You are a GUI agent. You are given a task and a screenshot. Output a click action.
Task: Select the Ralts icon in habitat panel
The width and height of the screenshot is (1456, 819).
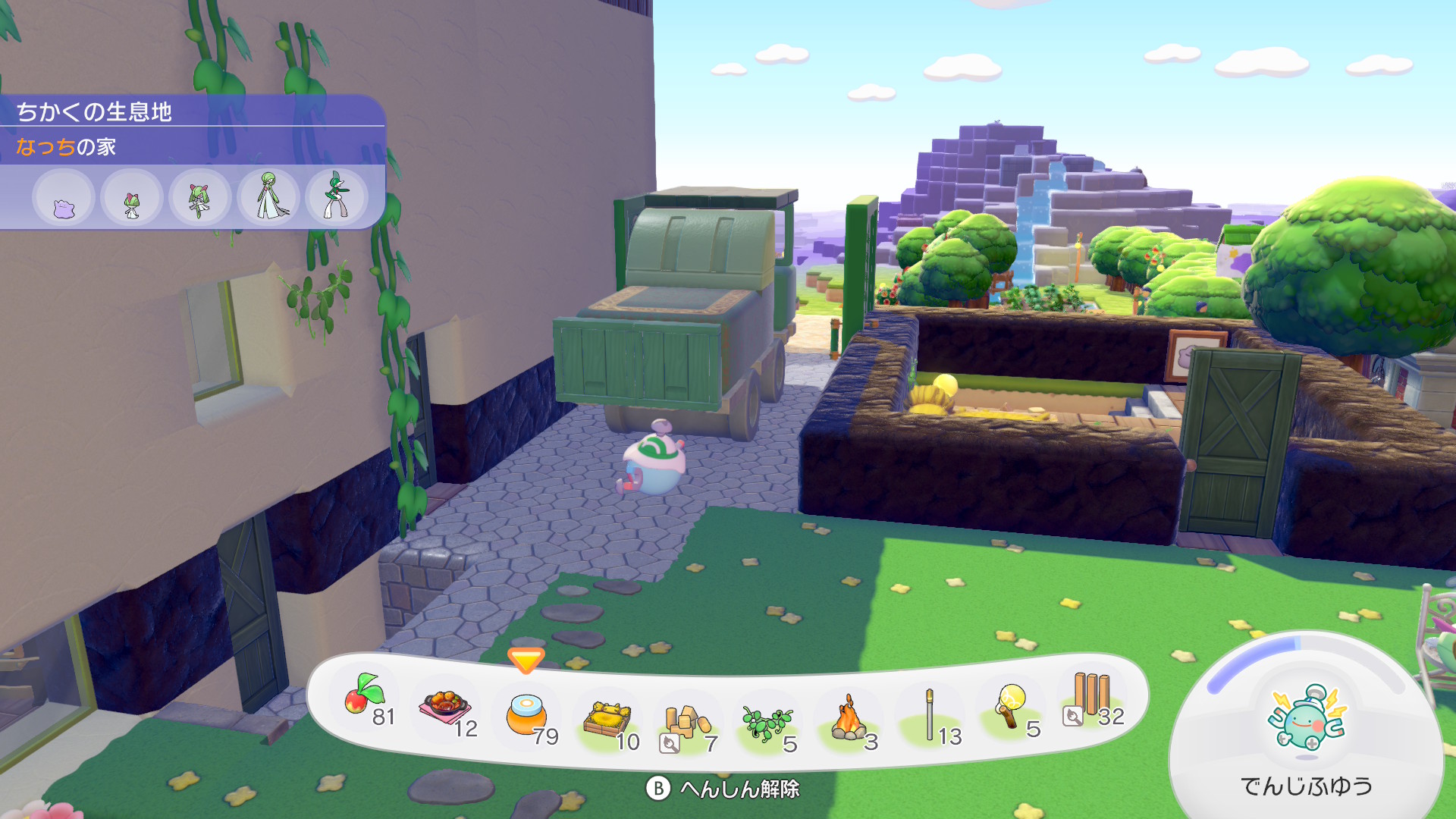tap(132, 199)
